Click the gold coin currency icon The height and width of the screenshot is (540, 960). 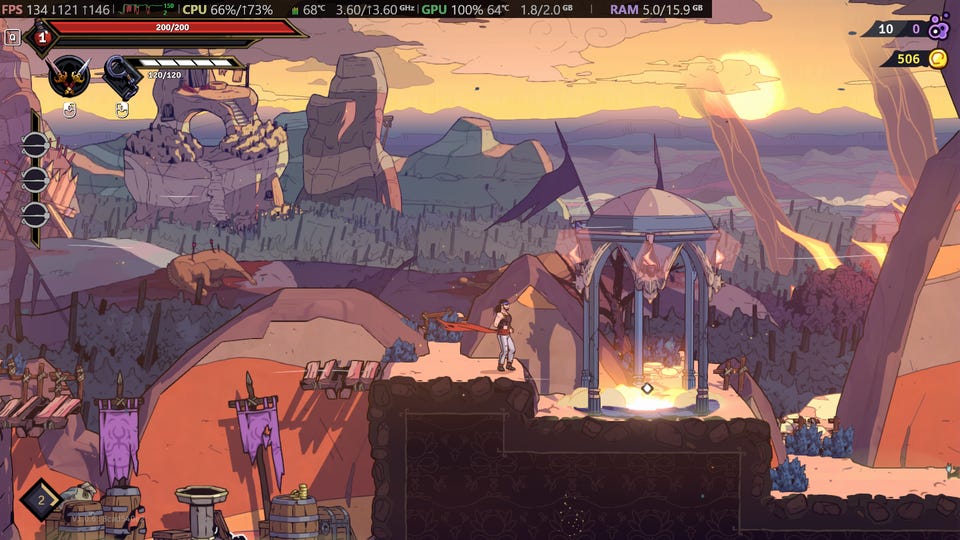pos(937,59)
